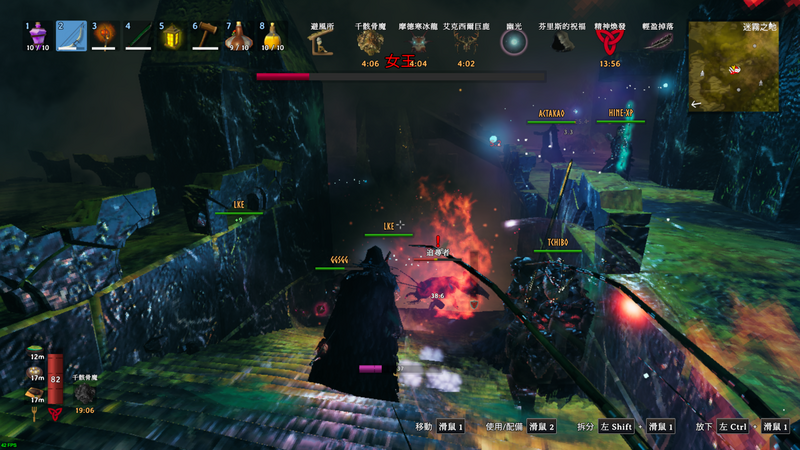Image resolution: width=800 pixels, height=450 pixels.
Task: Use the yellow potion in hotbar slot 8
Action: point(272,36)
